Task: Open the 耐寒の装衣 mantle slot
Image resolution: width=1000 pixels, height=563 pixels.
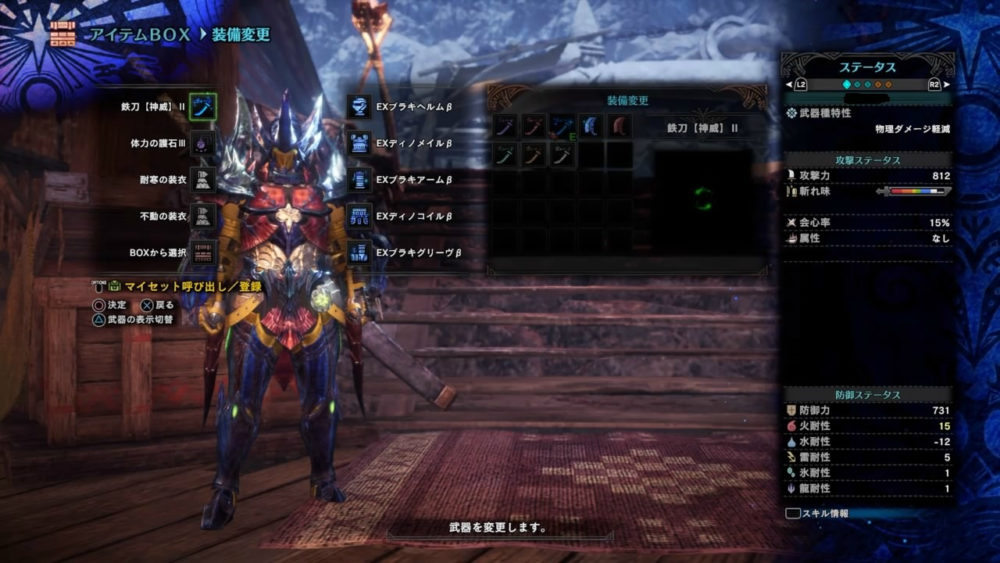Action: point(203,180)
